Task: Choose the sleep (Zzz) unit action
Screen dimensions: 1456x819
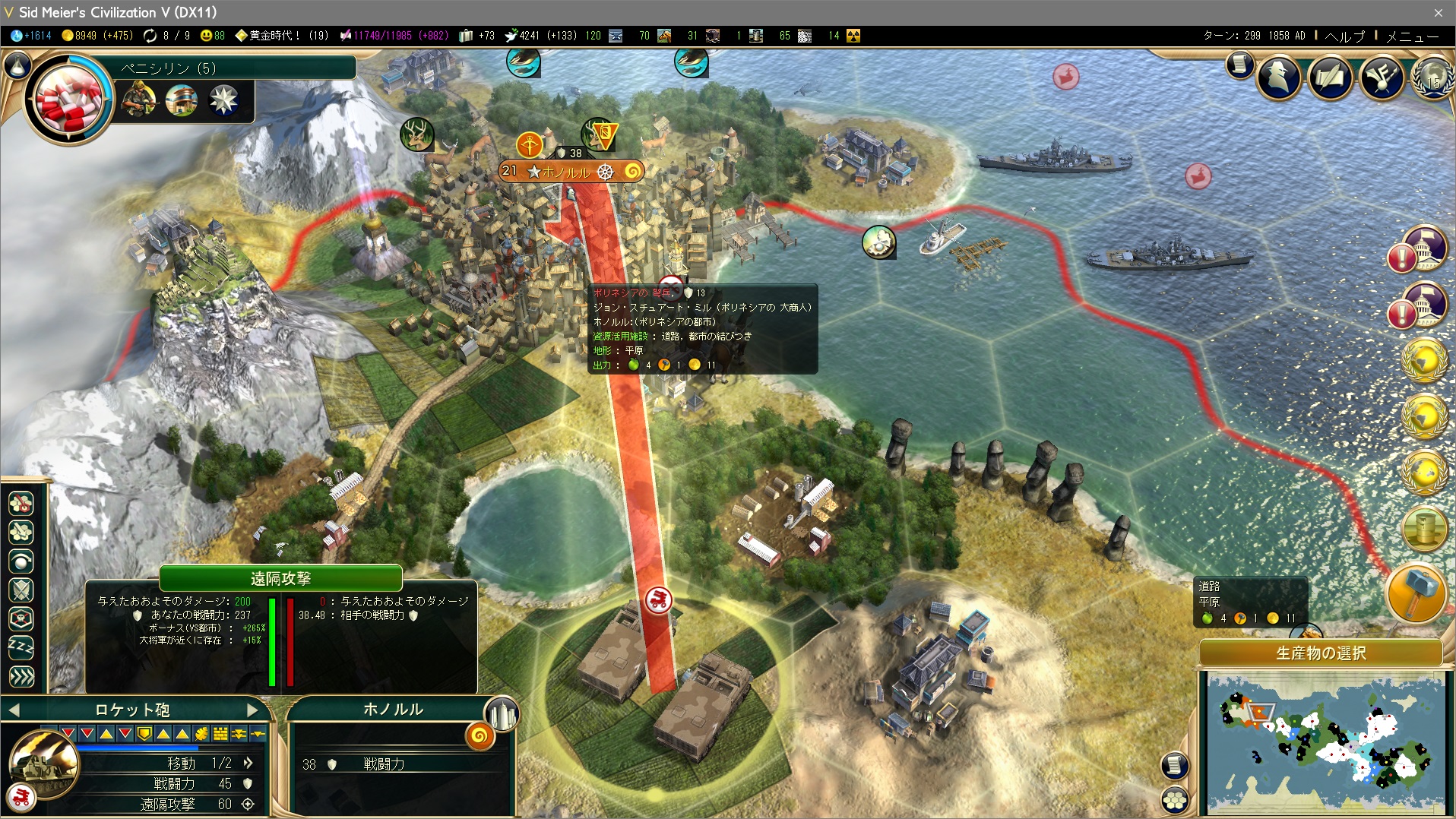Action: click(x=21, y=647)
